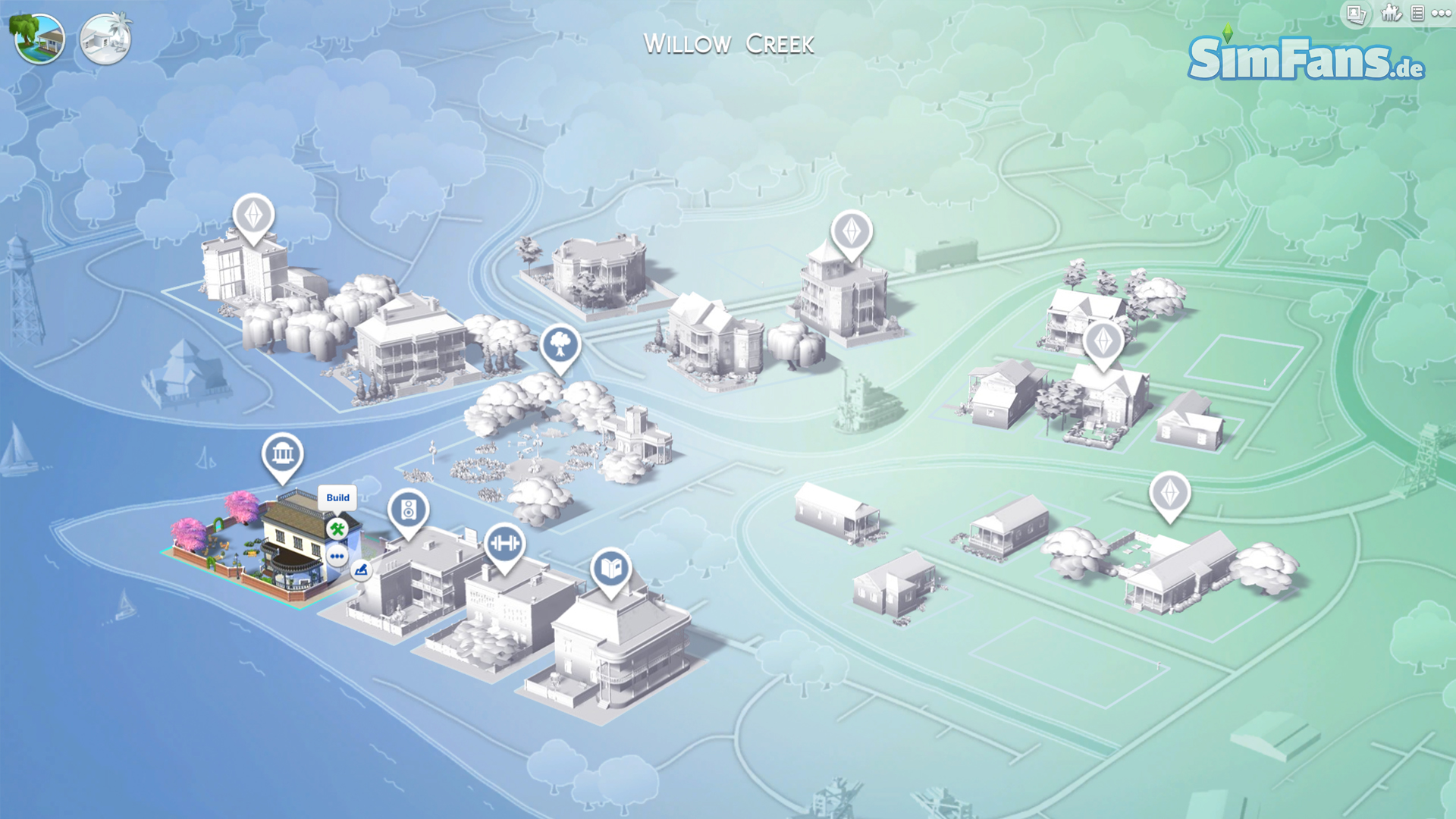Screen dimensions: 1456x819
Task: Switch to the palm tree world icon
Action: coord(105,39)
